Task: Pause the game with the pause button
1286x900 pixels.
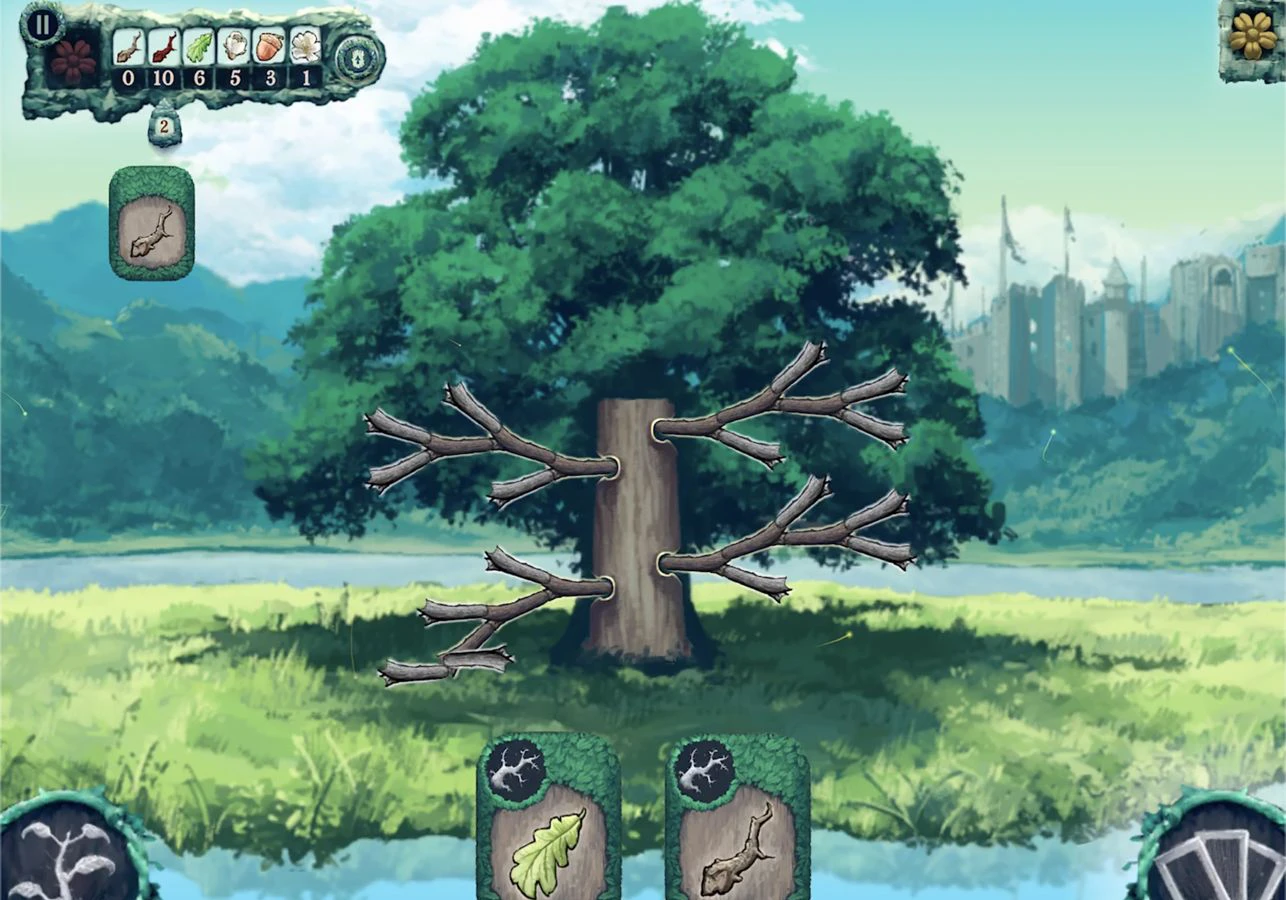Action: 41,24
